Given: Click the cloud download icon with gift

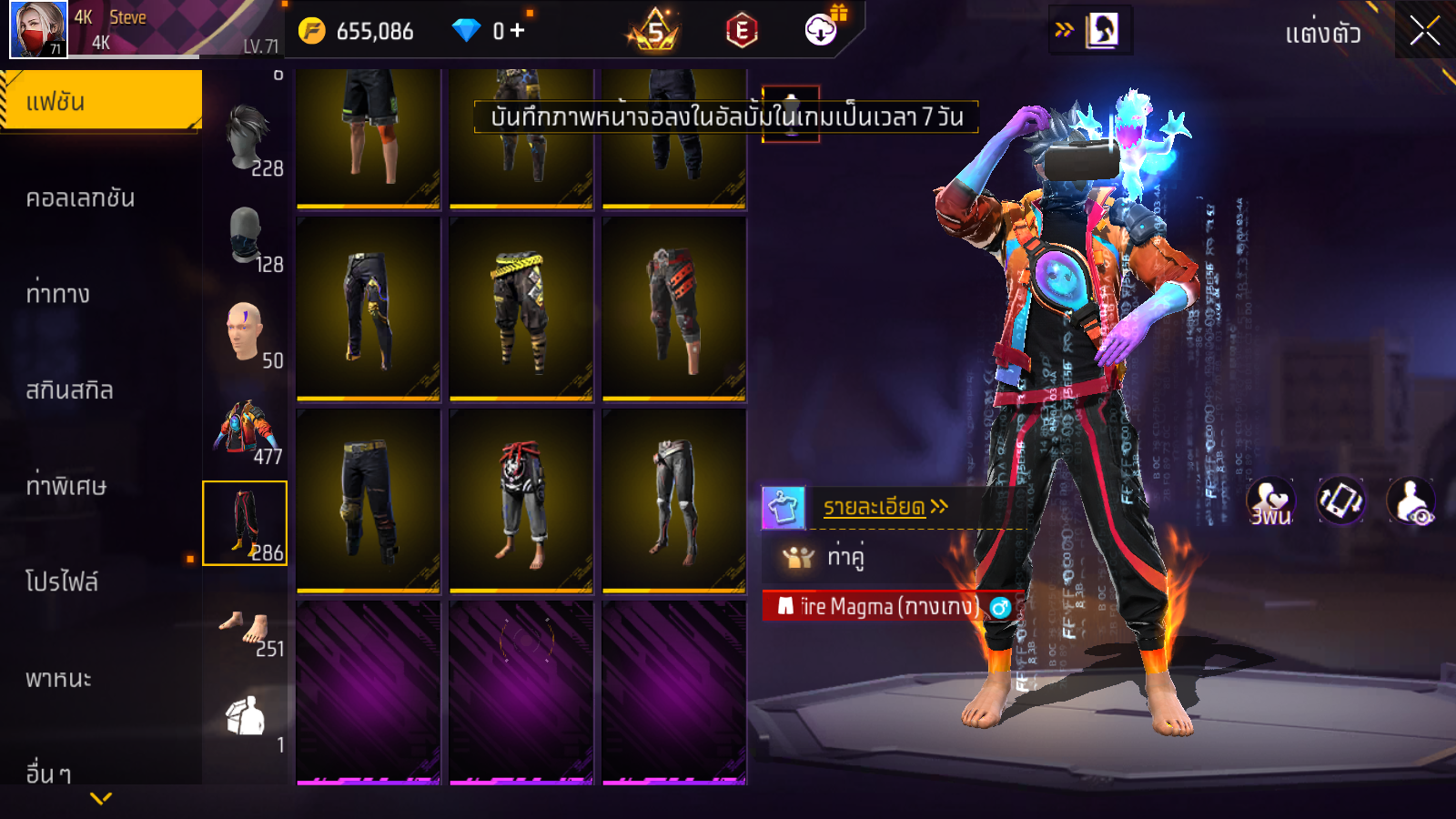Looking at the screenshot, I should 822,30.
